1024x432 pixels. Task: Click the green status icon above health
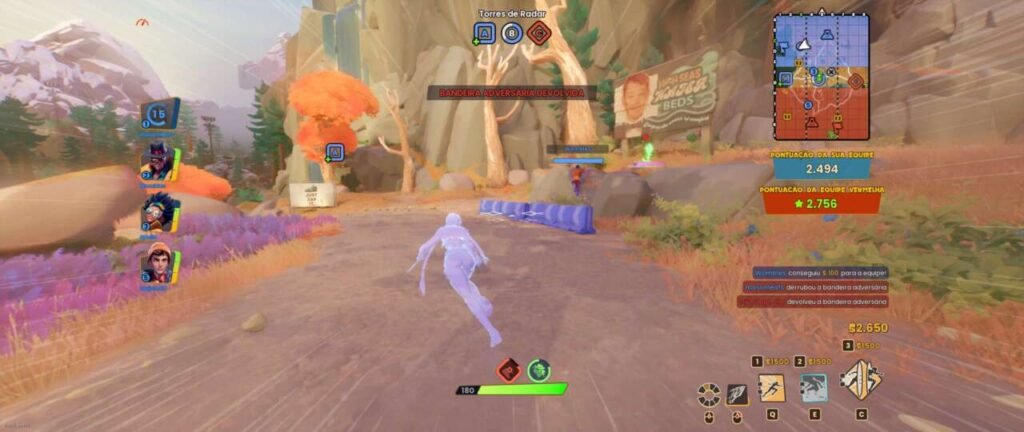click(540, 370)
